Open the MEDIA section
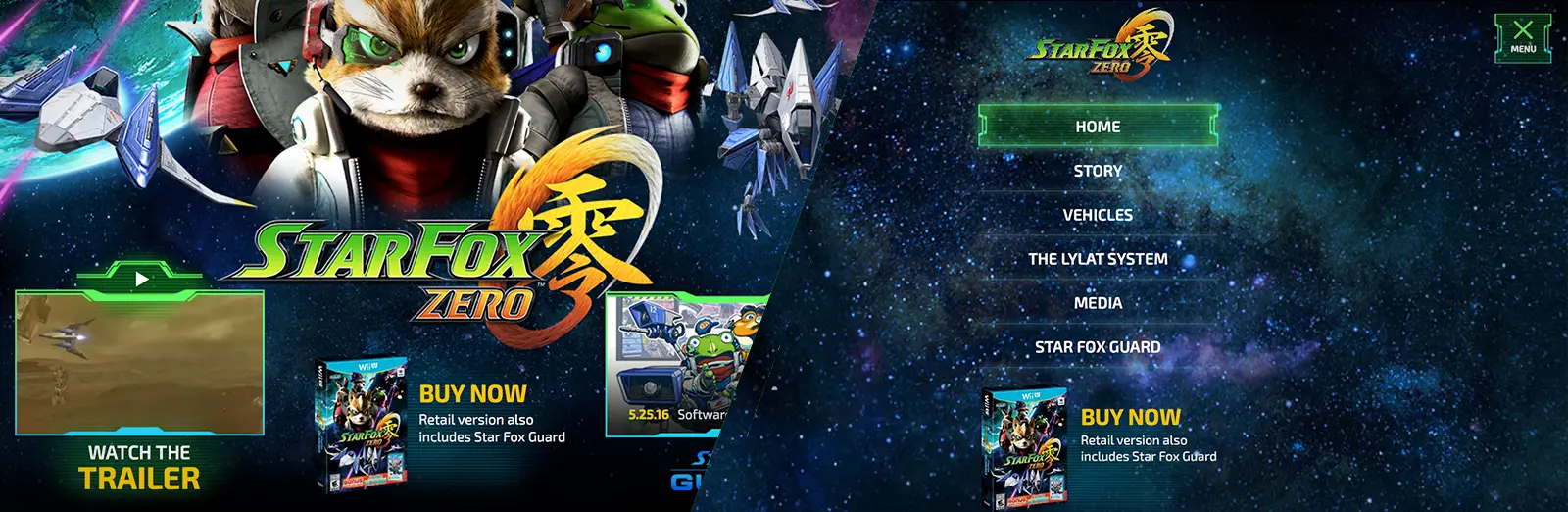Screen dimensions: 1568x512 (1098, 303)
